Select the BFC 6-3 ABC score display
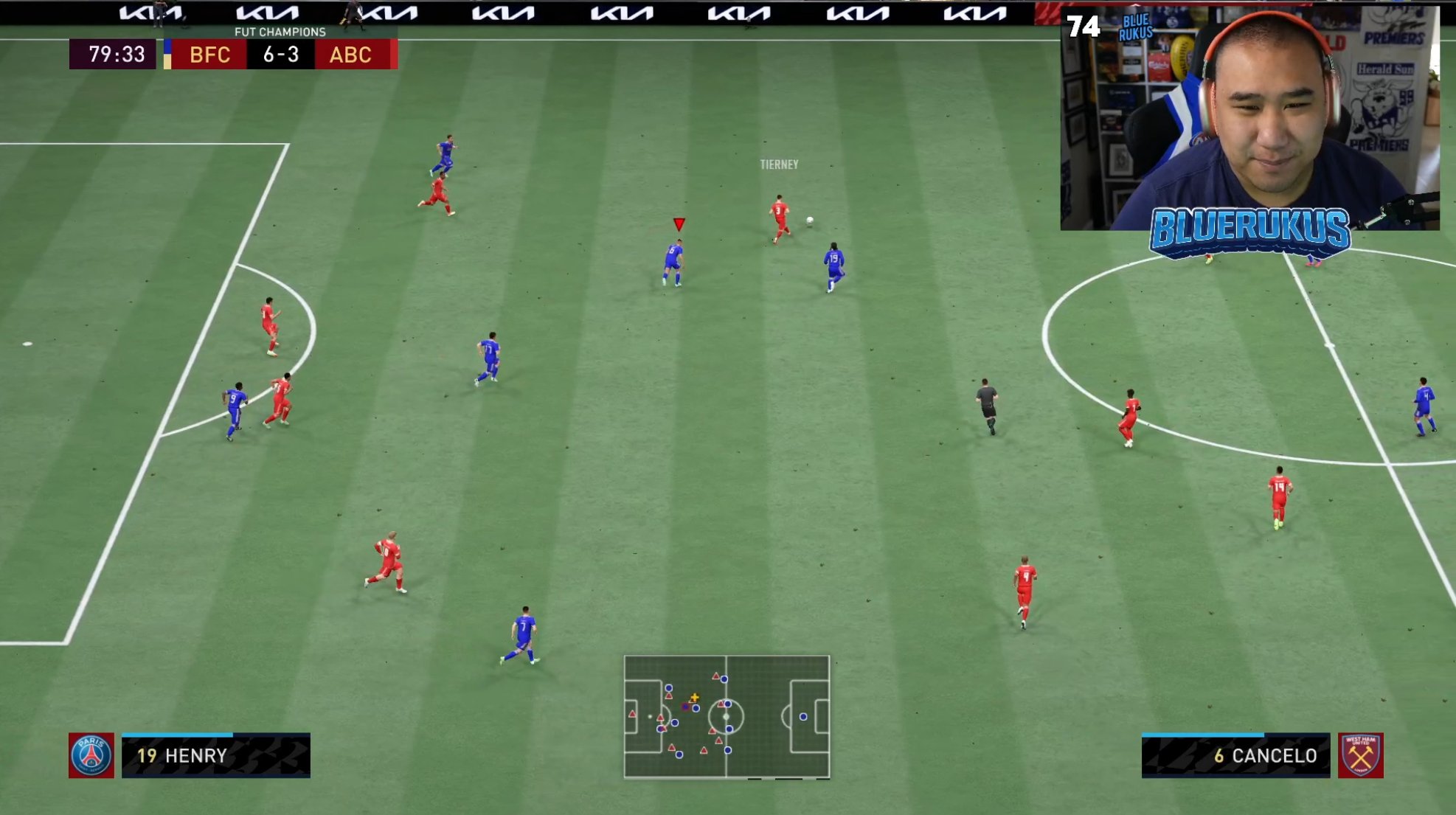 (x=282, y=55)
